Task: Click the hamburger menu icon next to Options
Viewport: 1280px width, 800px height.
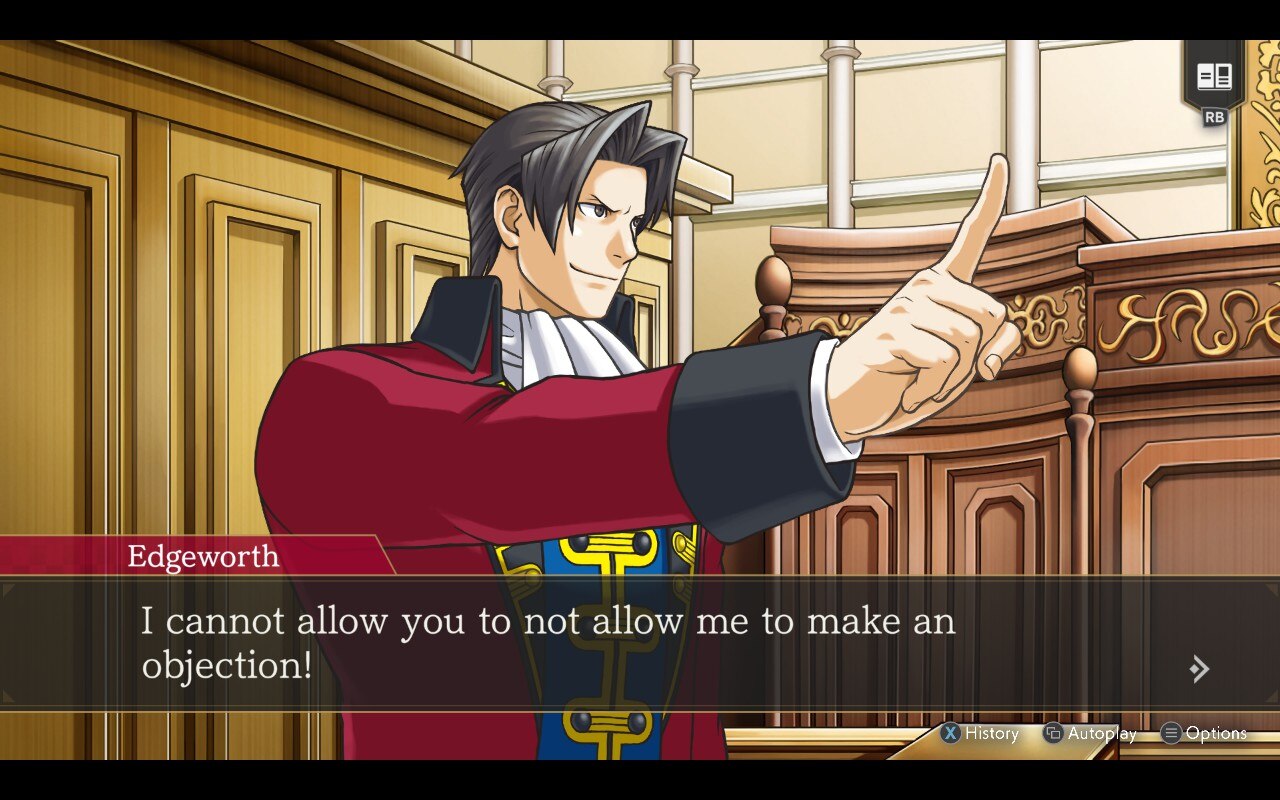Action: pyautogui.click(x=1170, y=733)
